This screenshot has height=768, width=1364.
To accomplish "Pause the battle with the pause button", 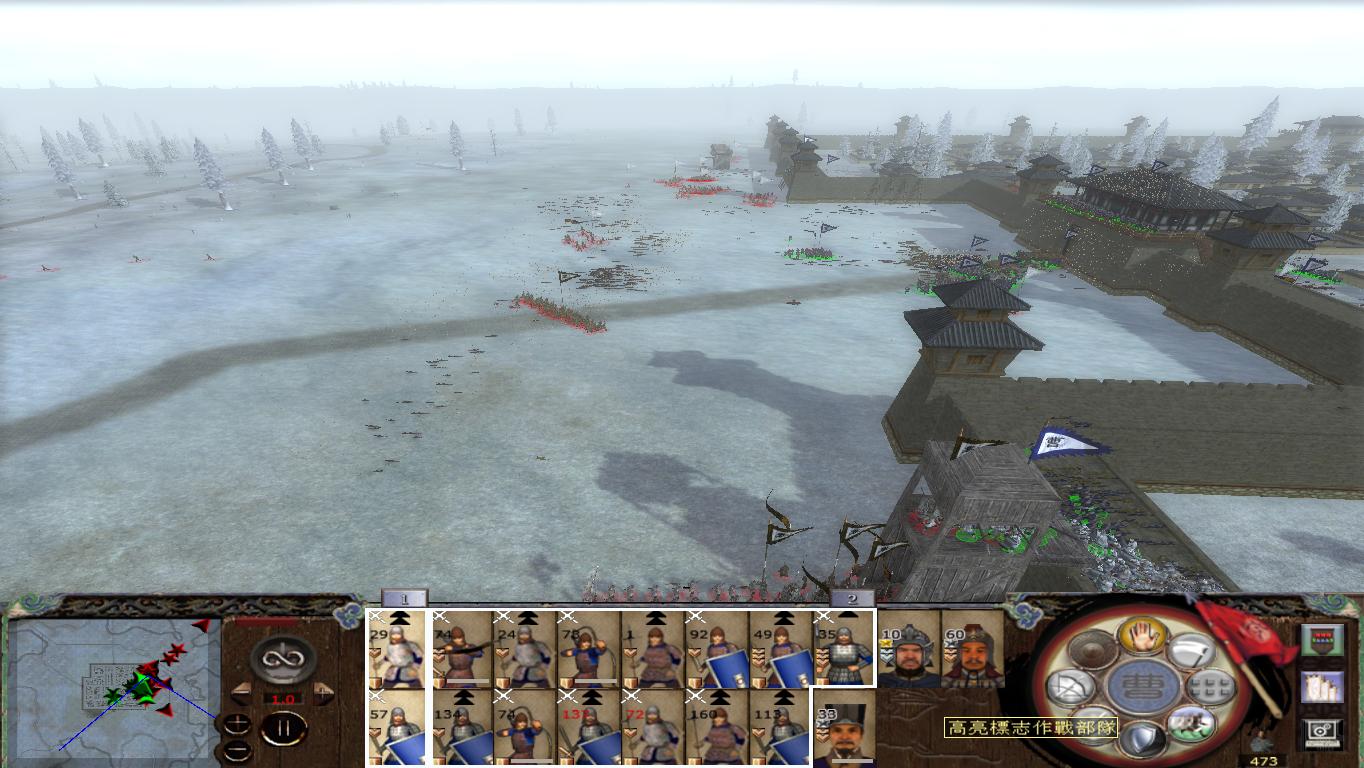I will [x=285, y=727].
